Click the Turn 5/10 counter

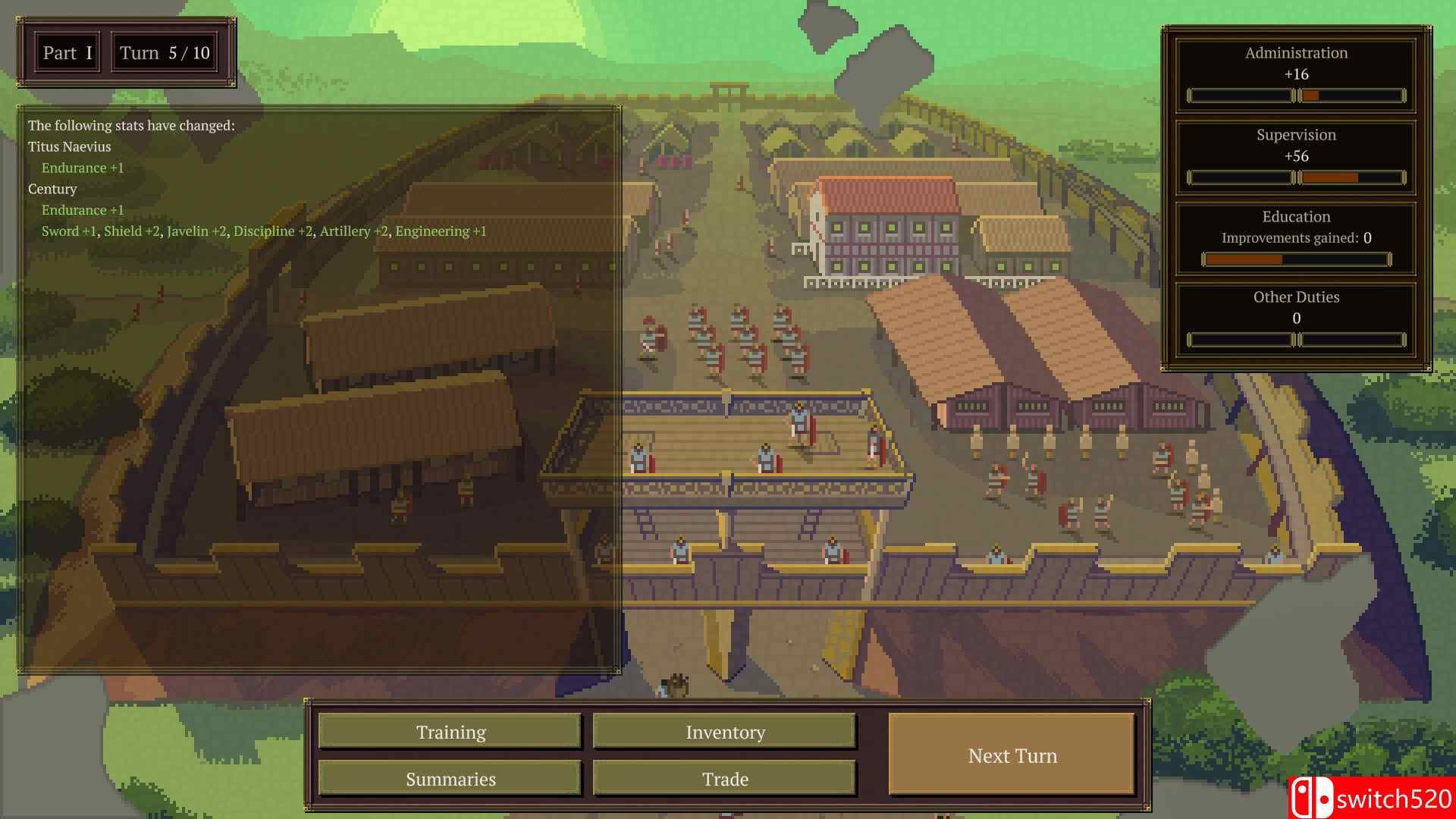click(164, 52)
